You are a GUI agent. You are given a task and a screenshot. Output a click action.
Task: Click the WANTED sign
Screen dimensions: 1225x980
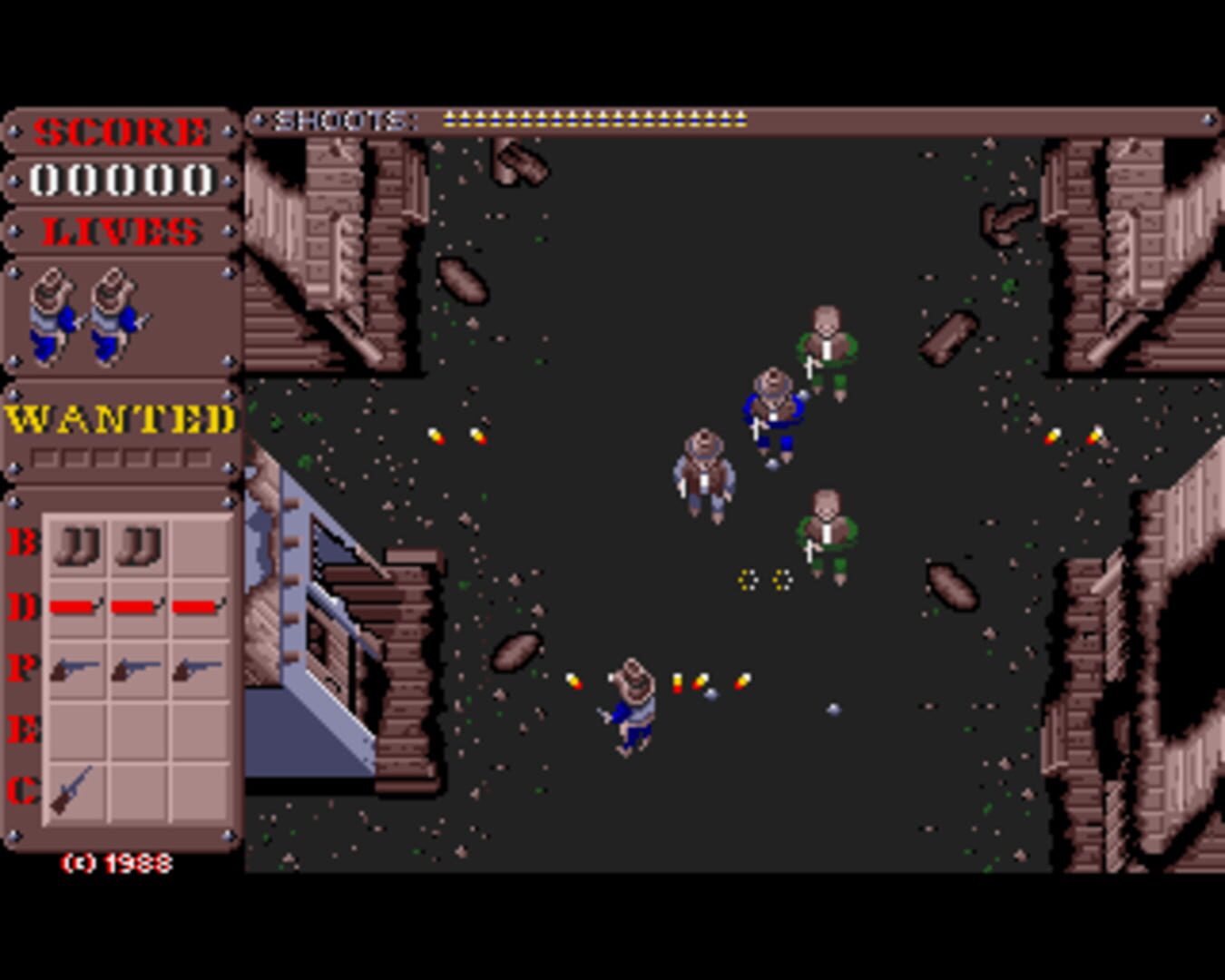pyautogui.click(x=120, y=417)
